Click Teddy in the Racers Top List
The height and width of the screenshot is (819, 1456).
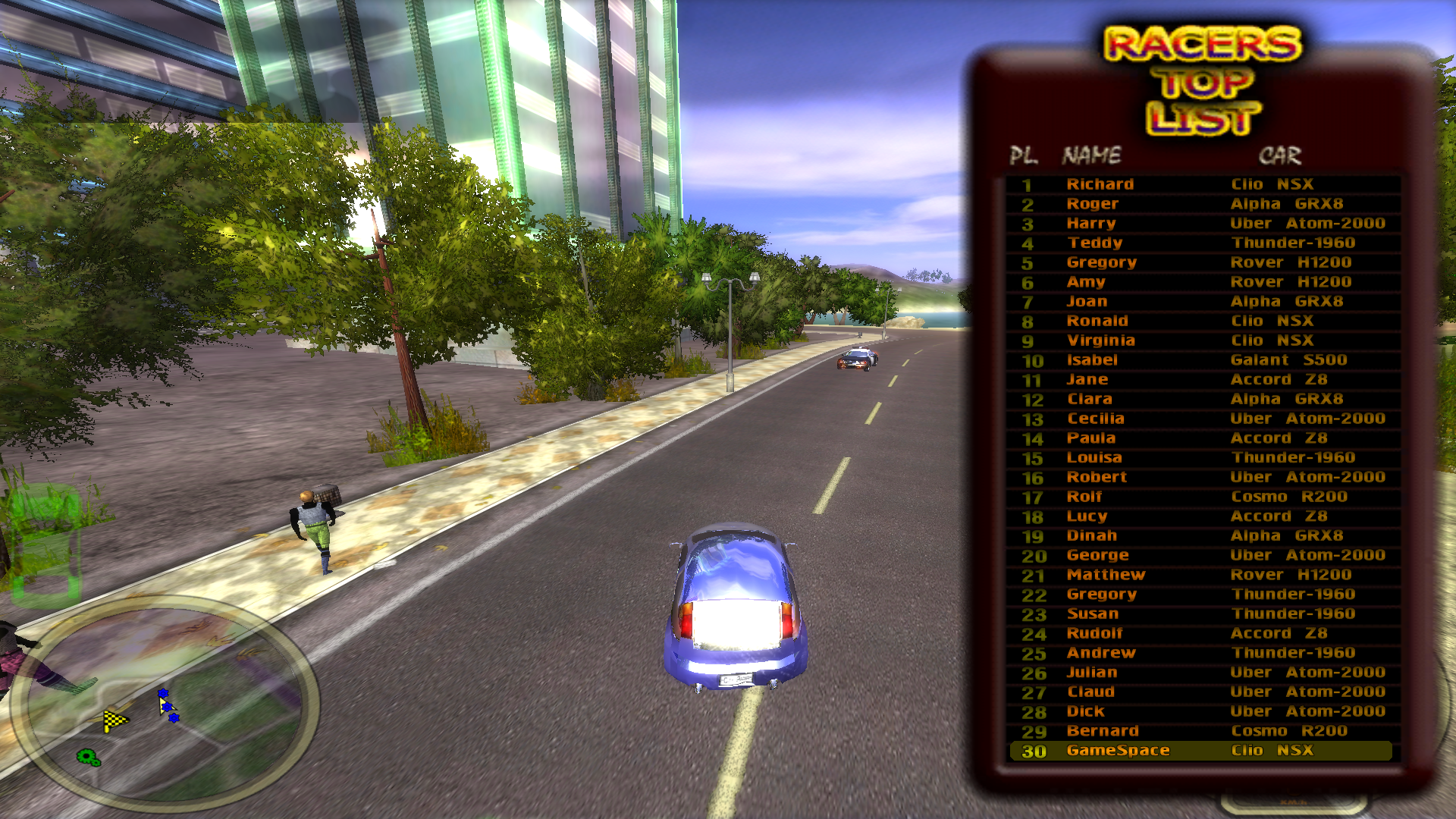[1202, 243]
